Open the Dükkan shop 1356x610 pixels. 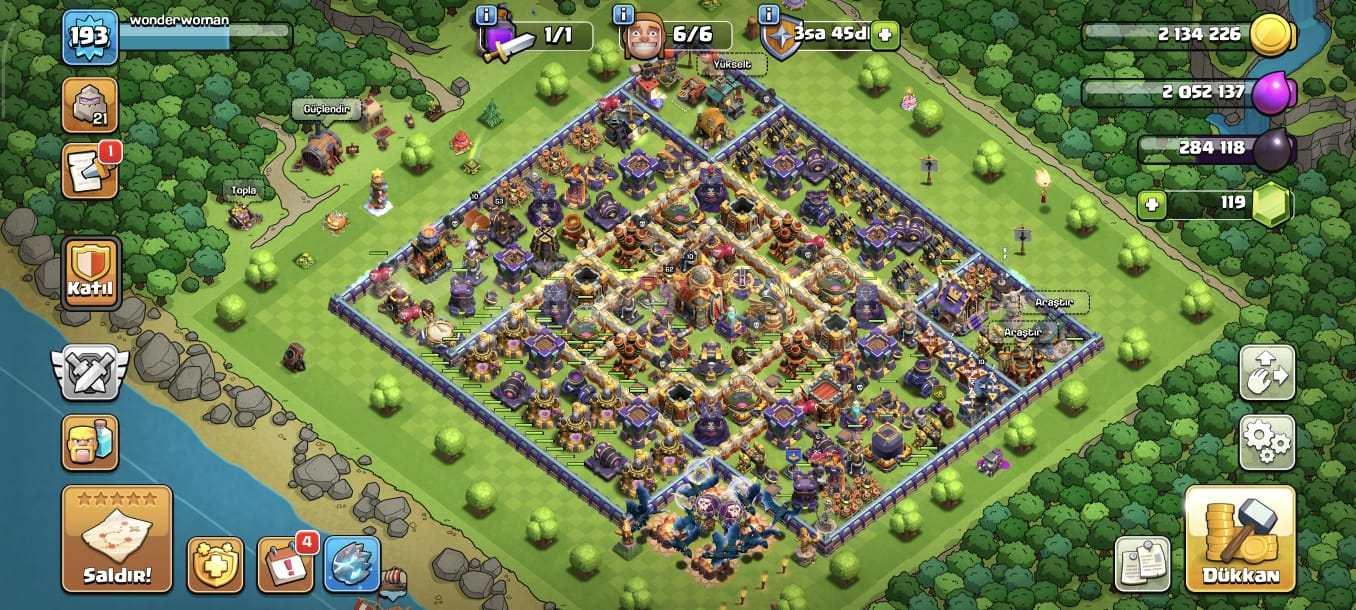click(1240, 538)
